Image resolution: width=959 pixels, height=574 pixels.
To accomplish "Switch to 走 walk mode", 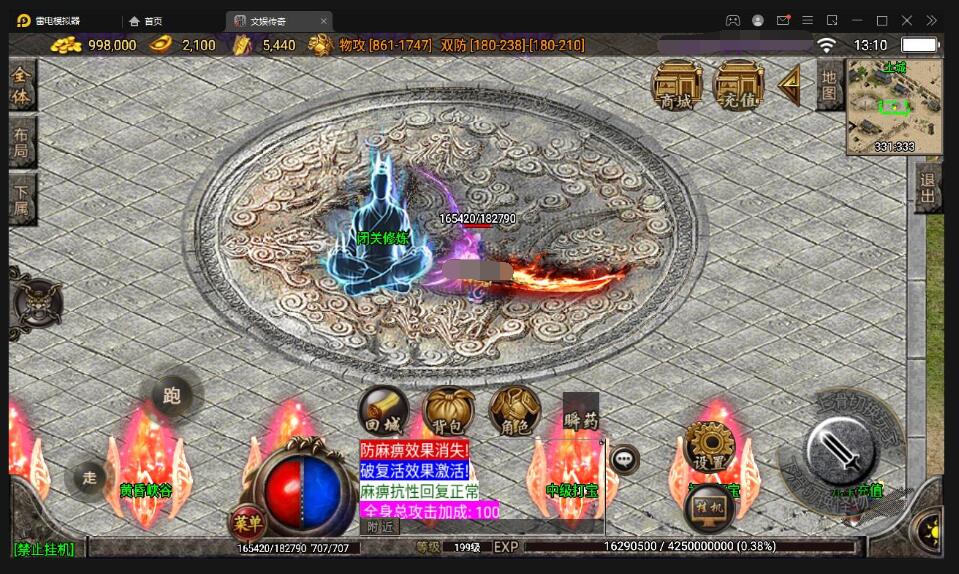I will click(x=90, y=478).
